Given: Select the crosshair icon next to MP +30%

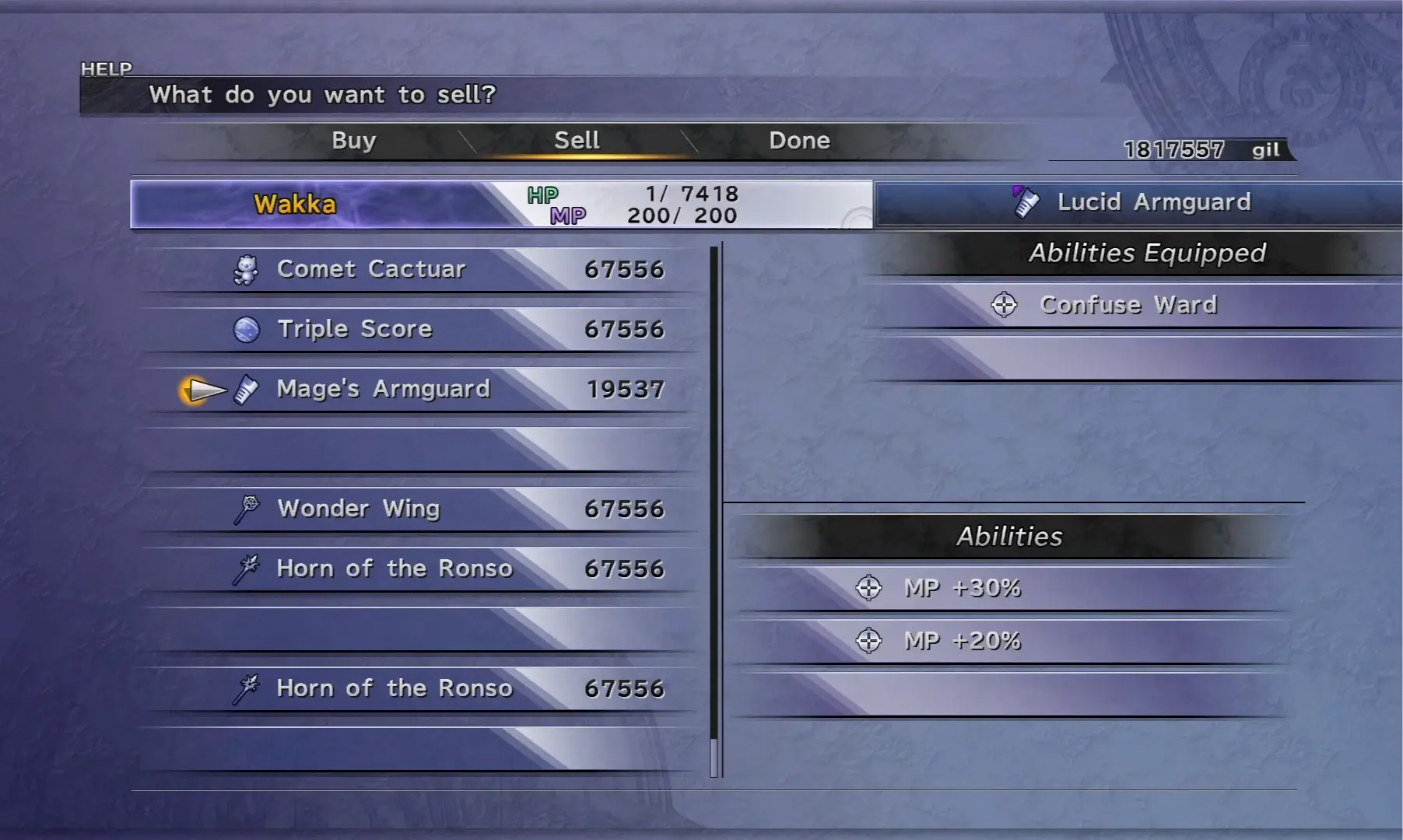Looking at the screenshot, I should [x=870, y=589].
